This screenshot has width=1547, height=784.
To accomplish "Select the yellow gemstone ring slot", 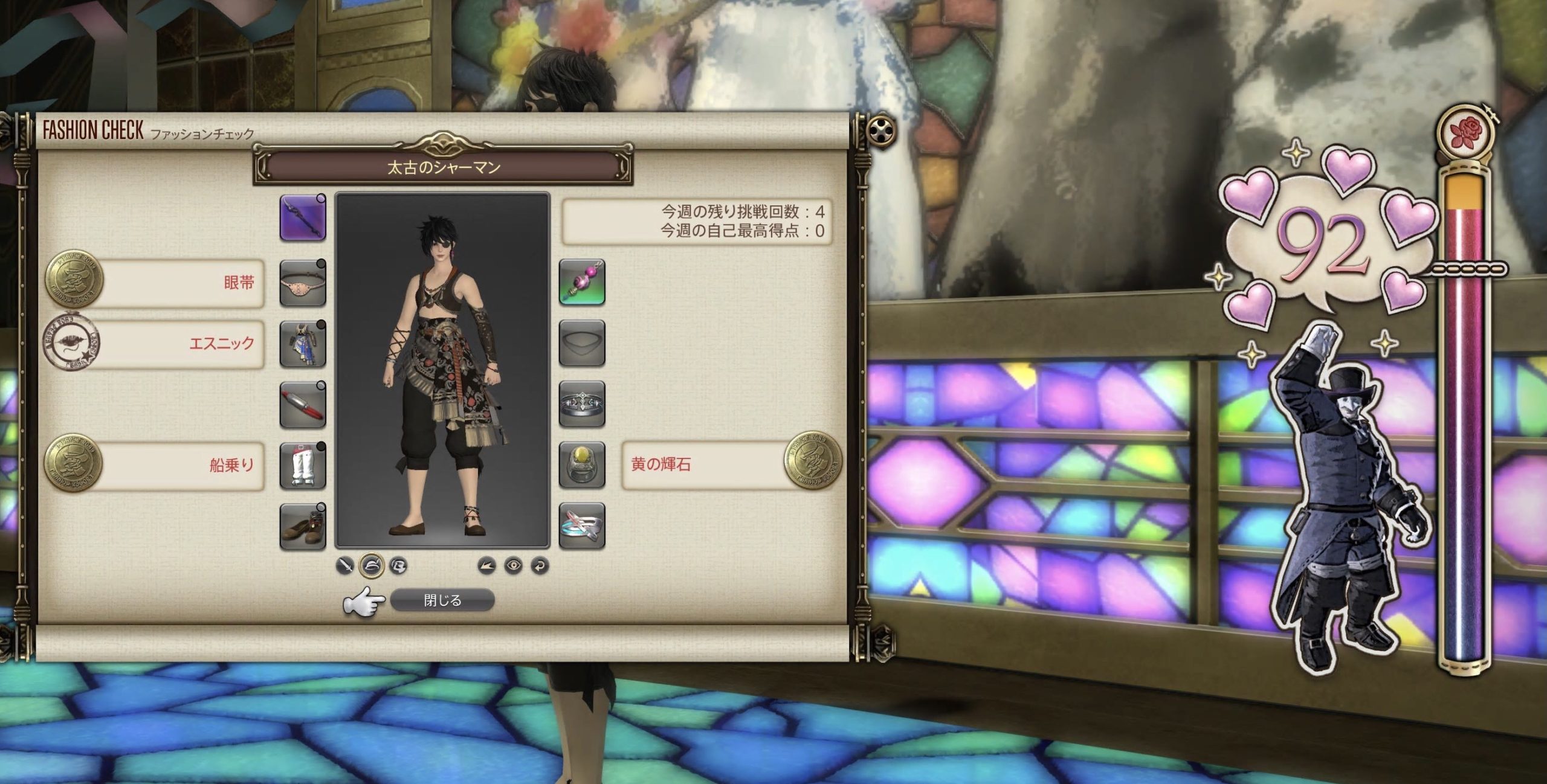I will (581, 466).
